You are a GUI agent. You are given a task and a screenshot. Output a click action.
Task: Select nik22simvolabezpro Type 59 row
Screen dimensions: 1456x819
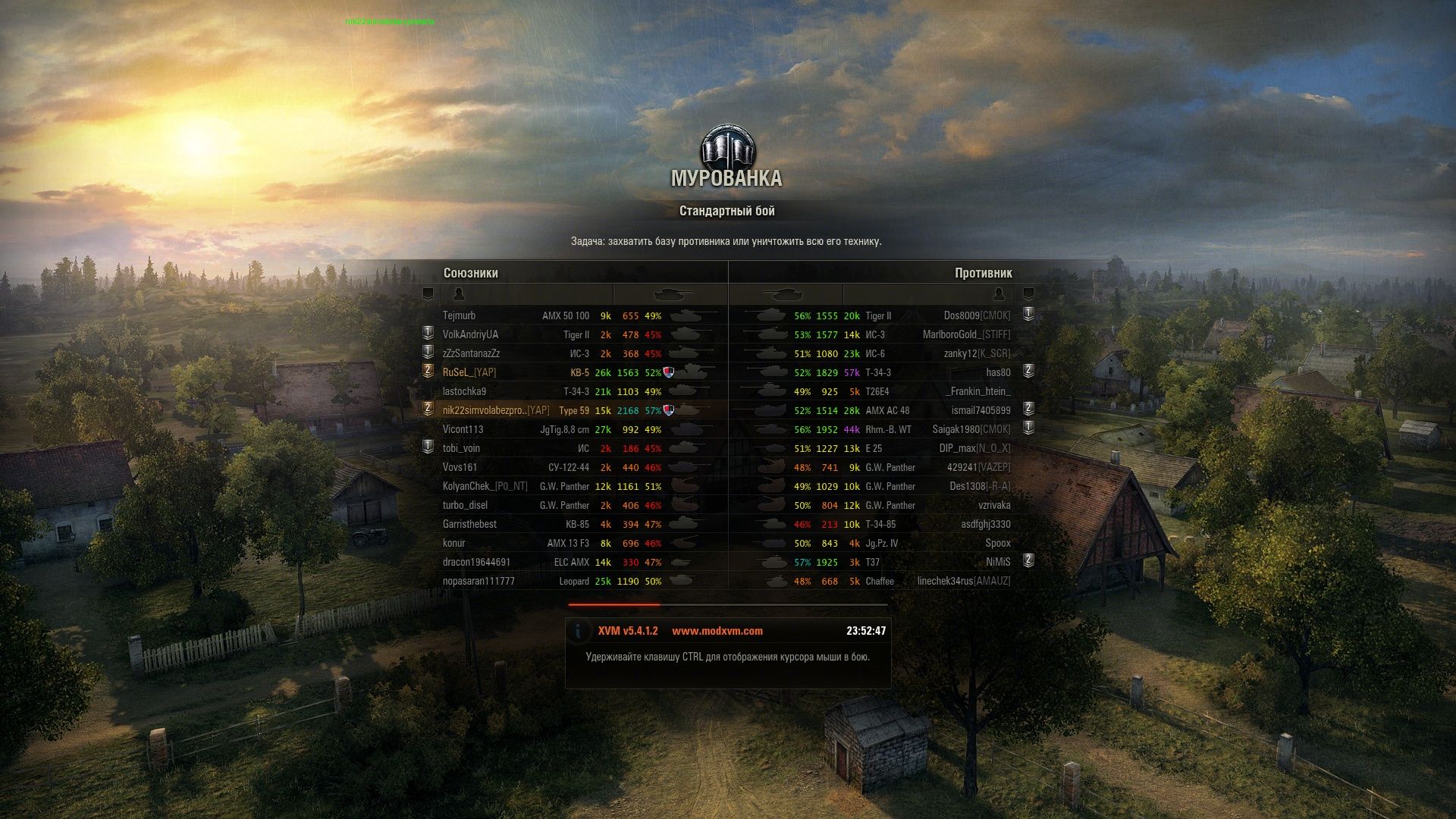pyautogui.click(x=496, y=410)
